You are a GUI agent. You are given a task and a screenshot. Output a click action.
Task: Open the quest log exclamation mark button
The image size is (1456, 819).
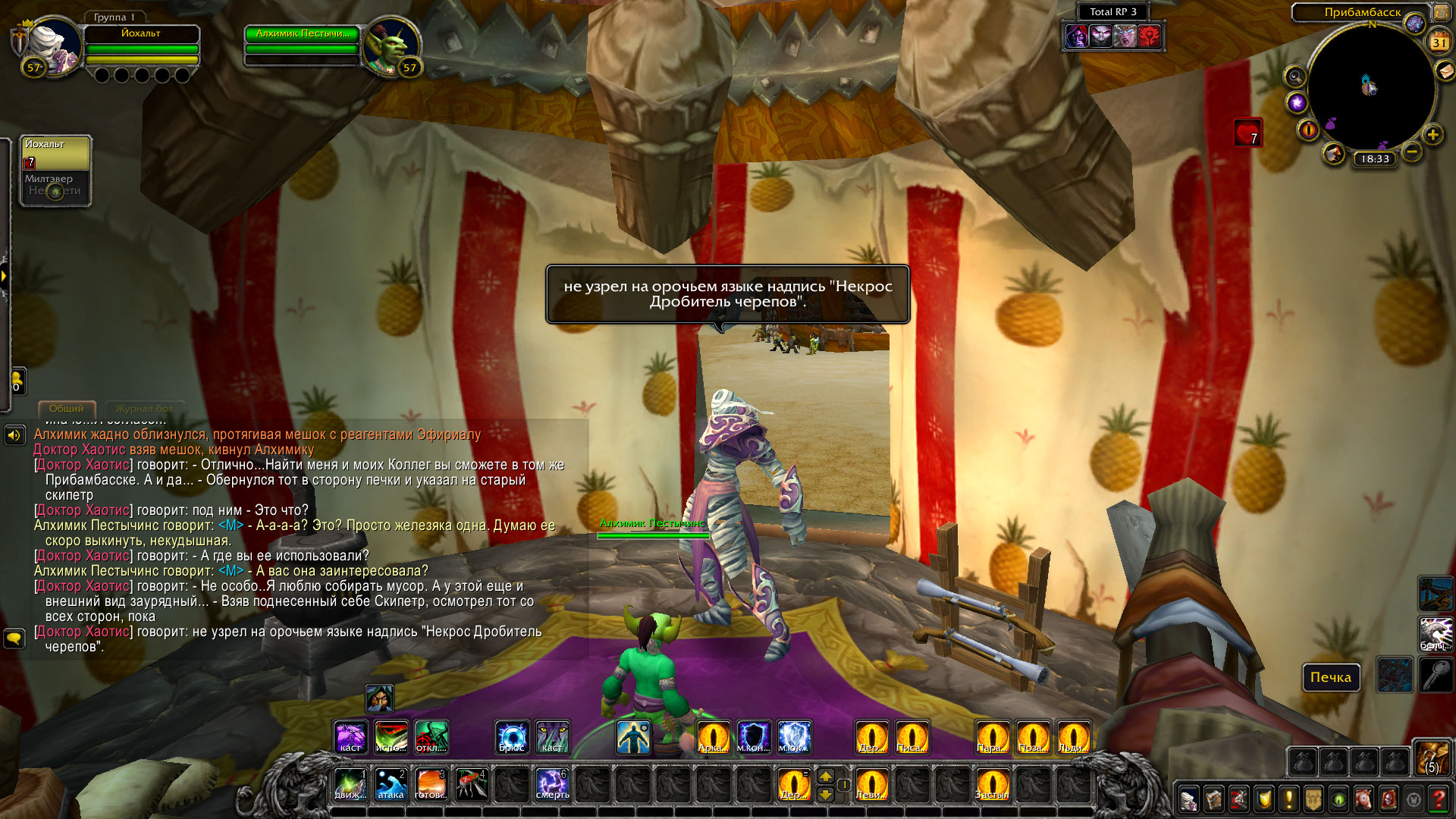point(1288,799)
